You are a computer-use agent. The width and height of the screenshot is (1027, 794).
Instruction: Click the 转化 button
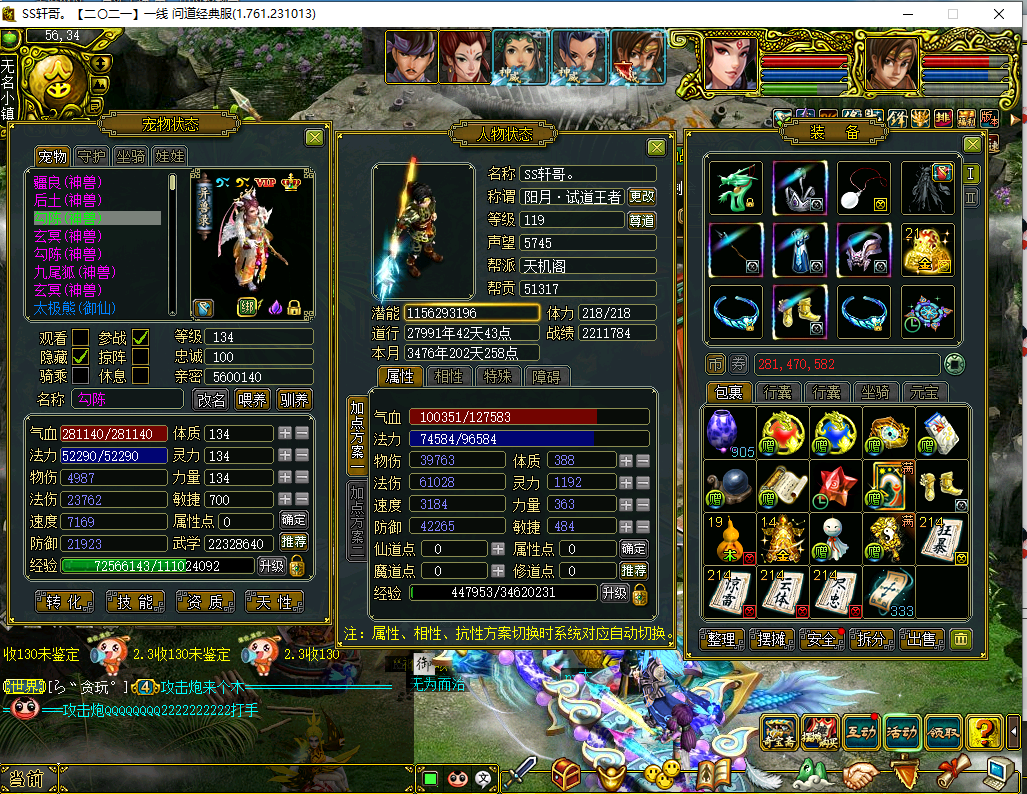(65, 601)
